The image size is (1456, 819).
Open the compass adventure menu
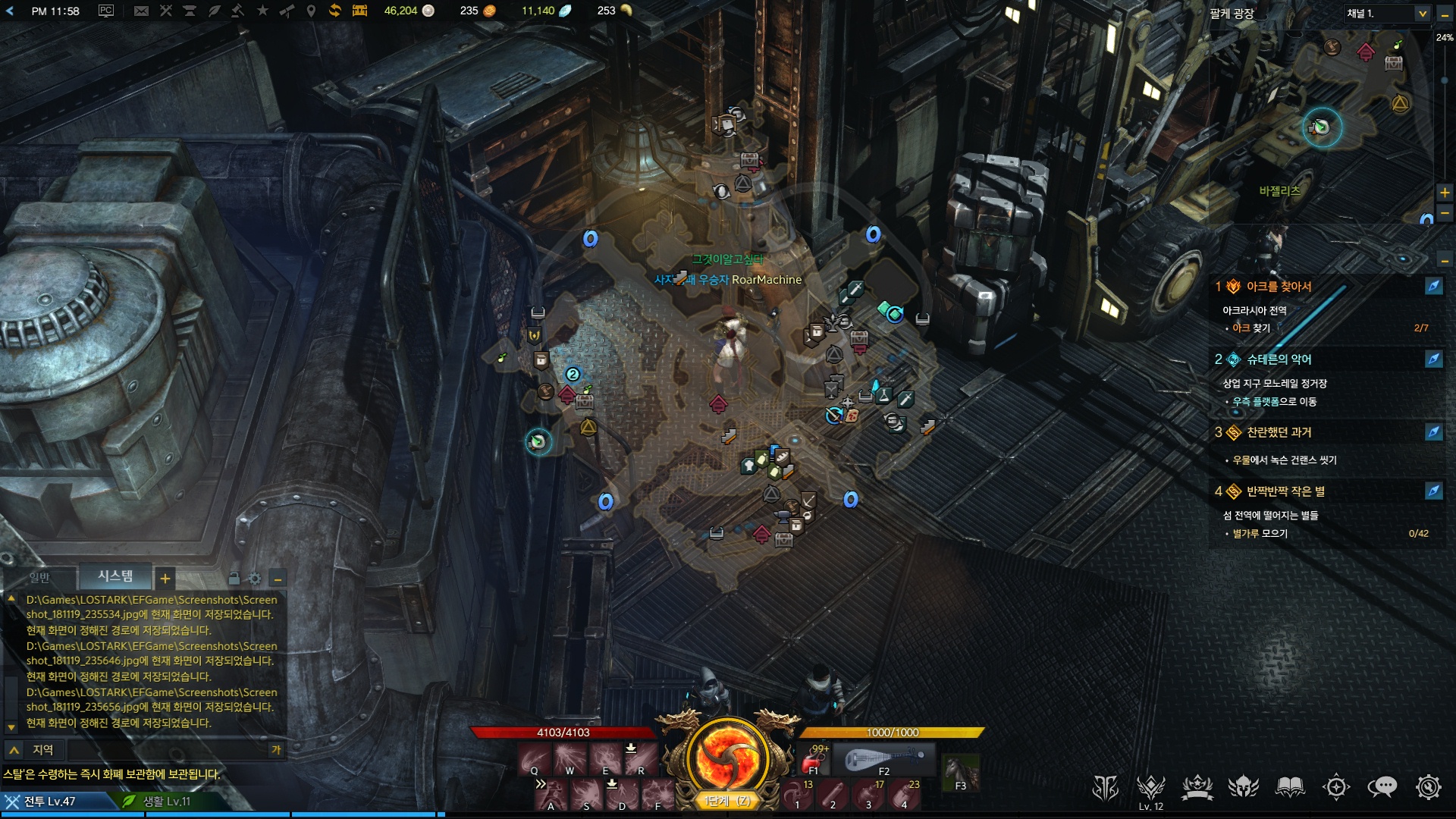[x=1336, y=787]
